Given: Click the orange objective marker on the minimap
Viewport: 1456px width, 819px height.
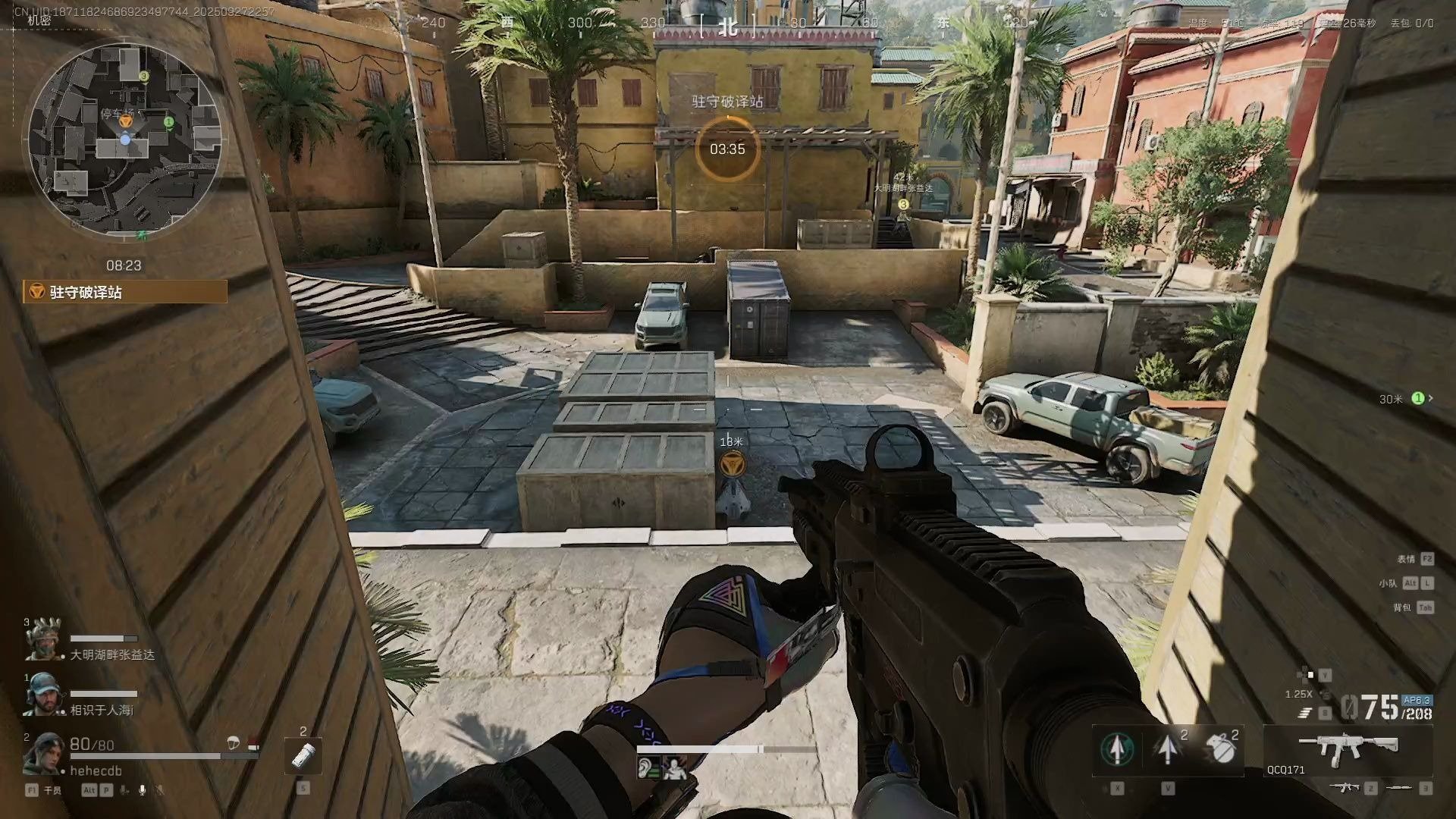Looking at the screenshot, I should pos(126,120).
